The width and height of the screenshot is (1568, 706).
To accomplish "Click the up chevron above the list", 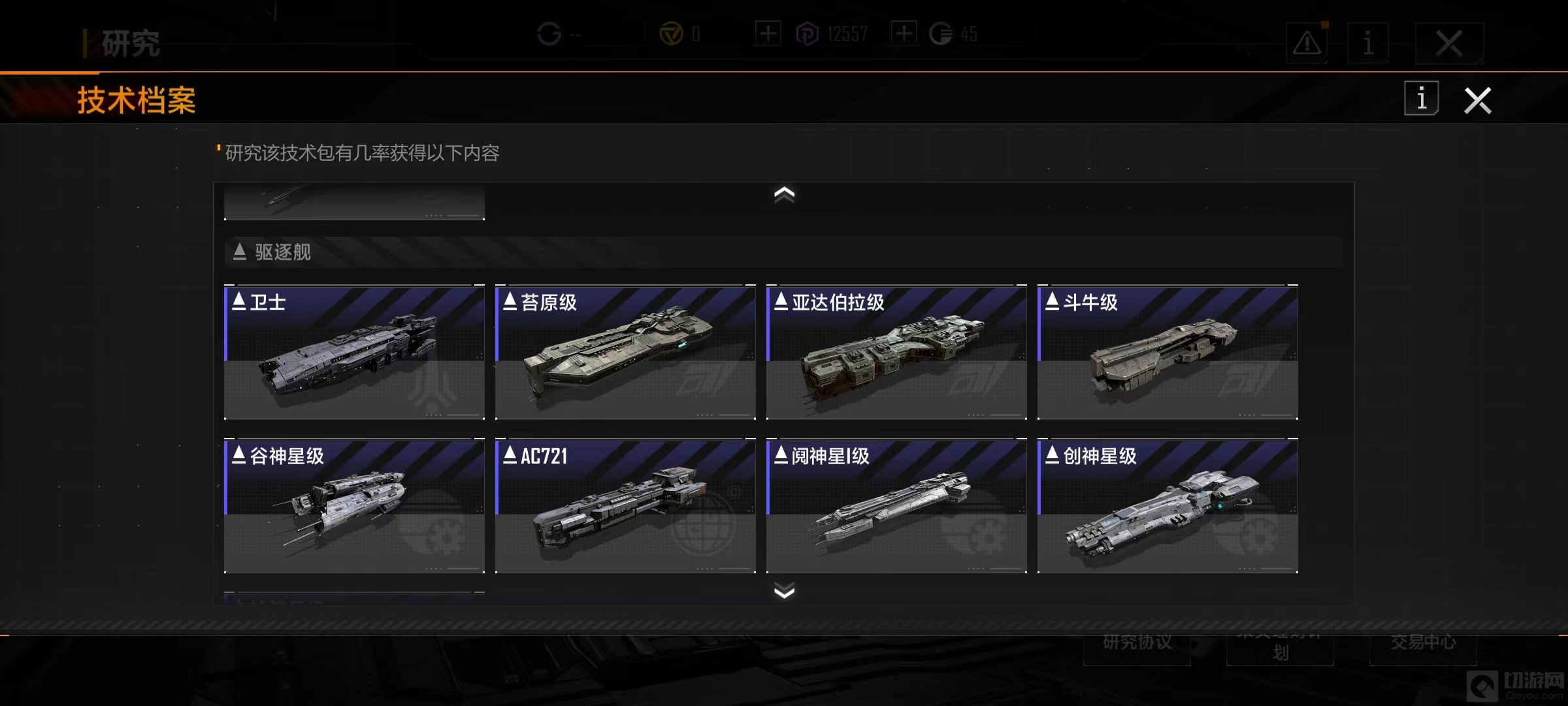I will (784, 194).
